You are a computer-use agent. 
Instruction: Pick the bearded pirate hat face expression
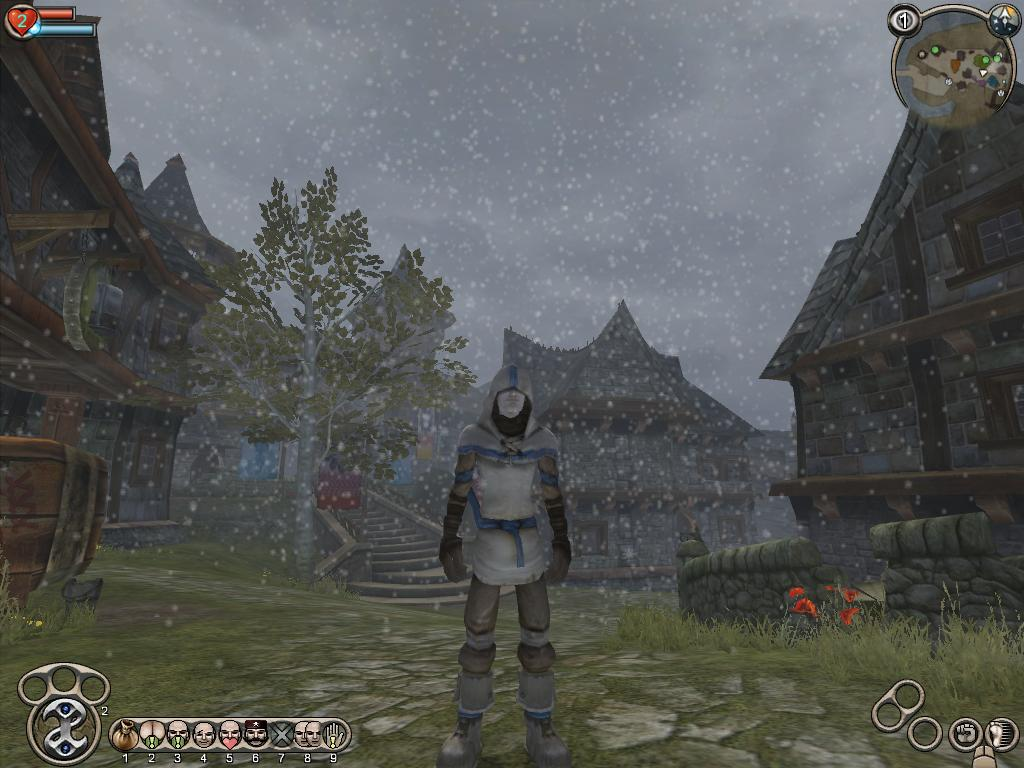(x=256, y=735)
